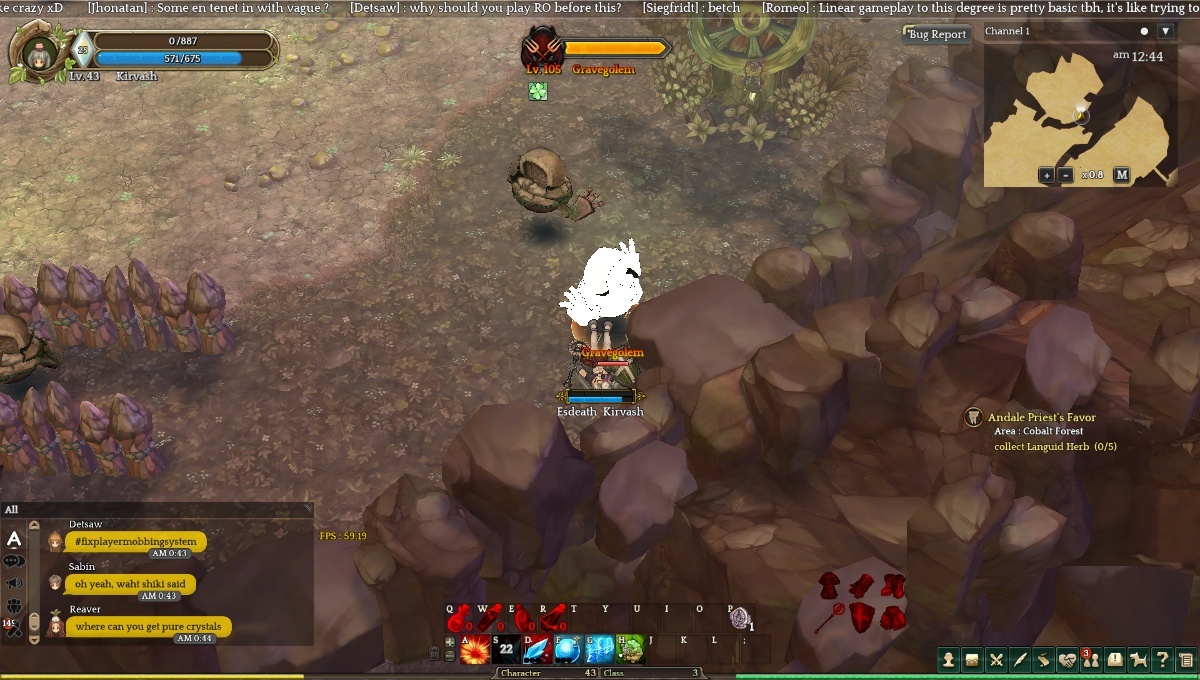
Task: Open the help question mark icon
Action: coord(1162,660)
